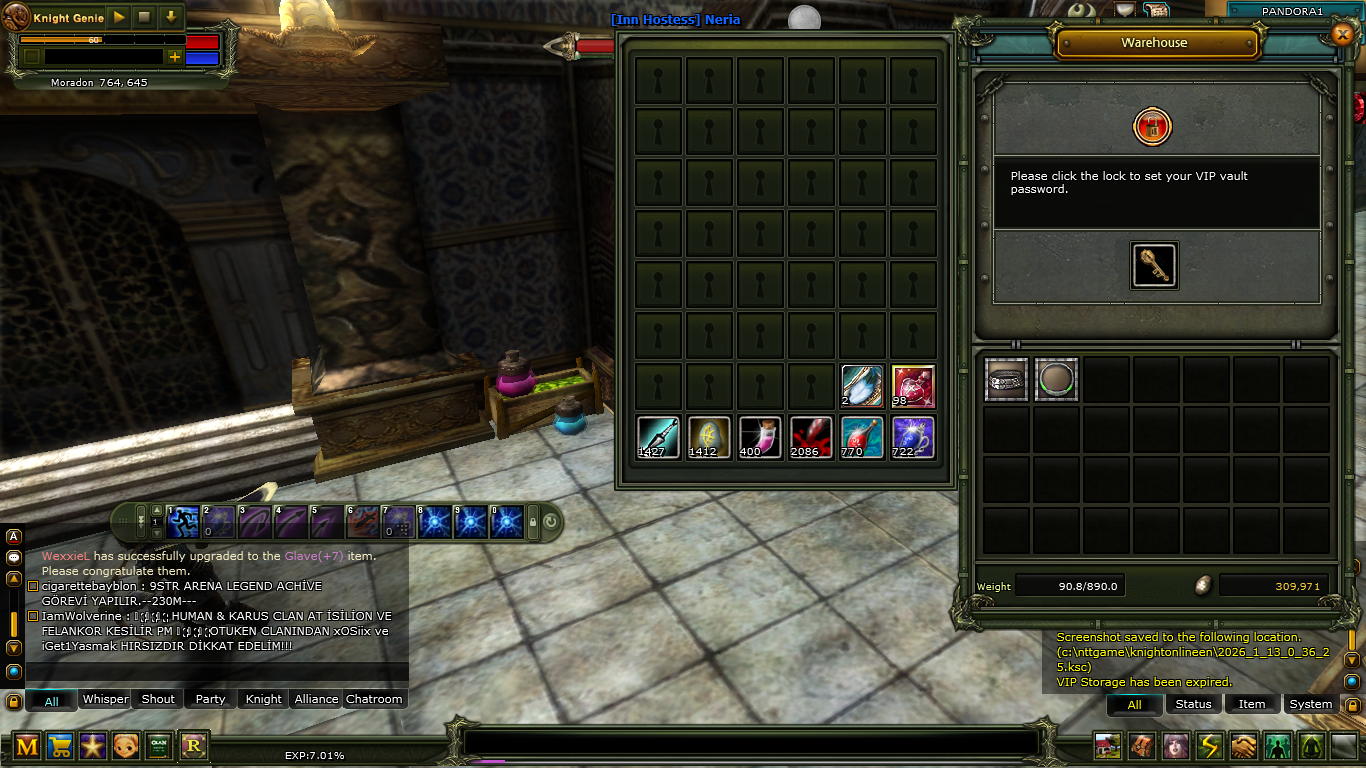Choose the pink horn potion stack of 400
This screenshot has width=1366, height=768.
[760, 438]
